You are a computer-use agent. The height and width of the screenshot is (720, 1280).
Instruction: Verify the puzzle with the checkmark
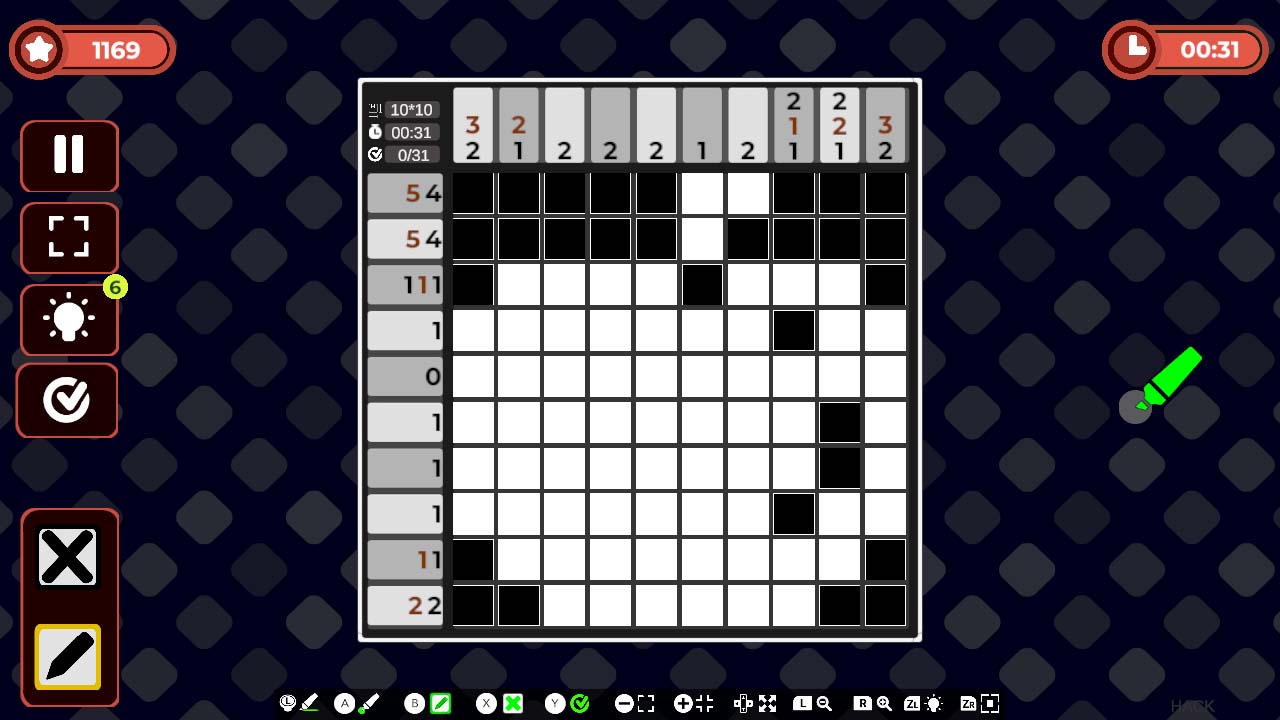[67, 400]
